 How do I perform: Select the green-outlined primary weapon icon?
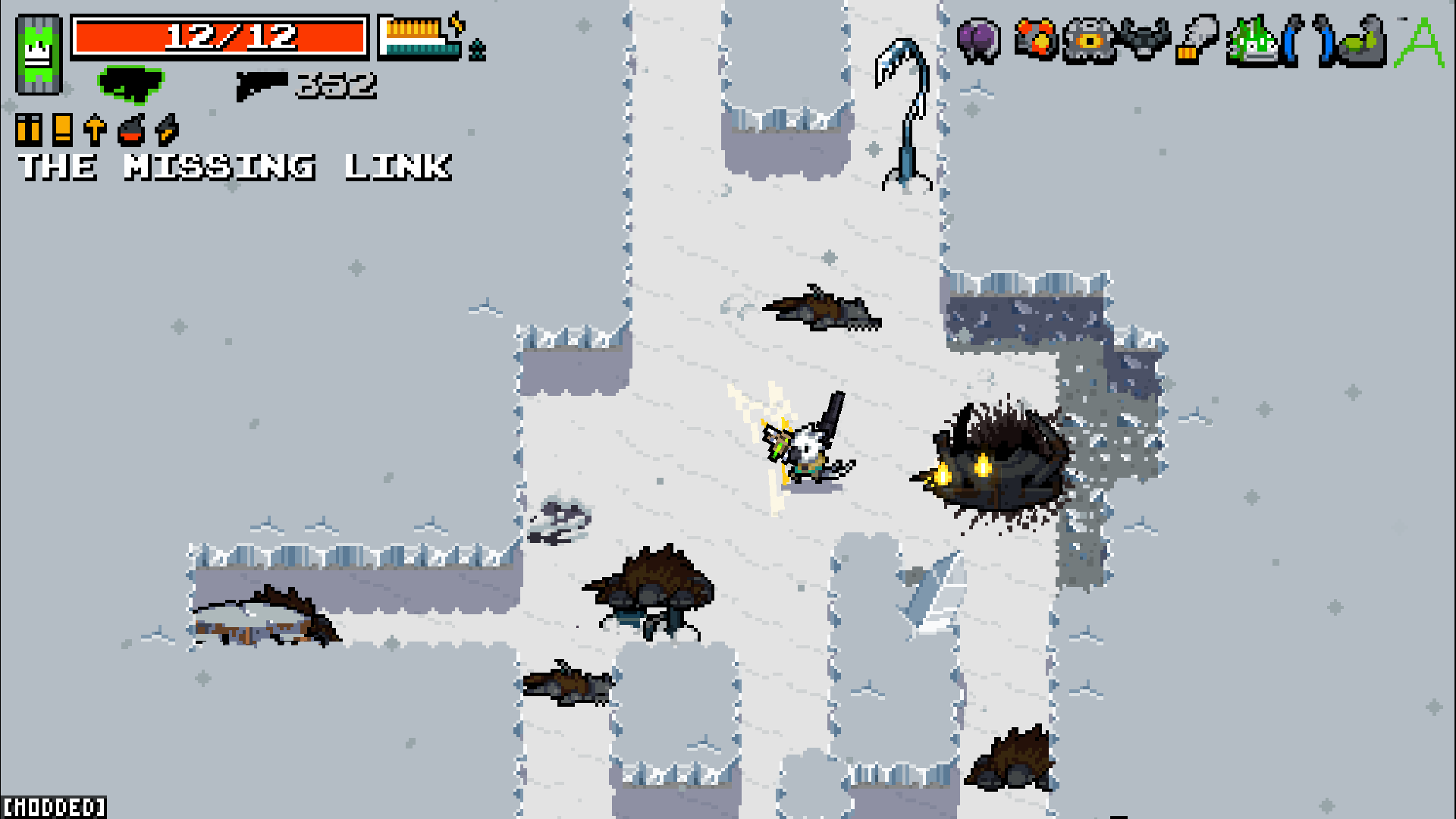tap(131, 83)
